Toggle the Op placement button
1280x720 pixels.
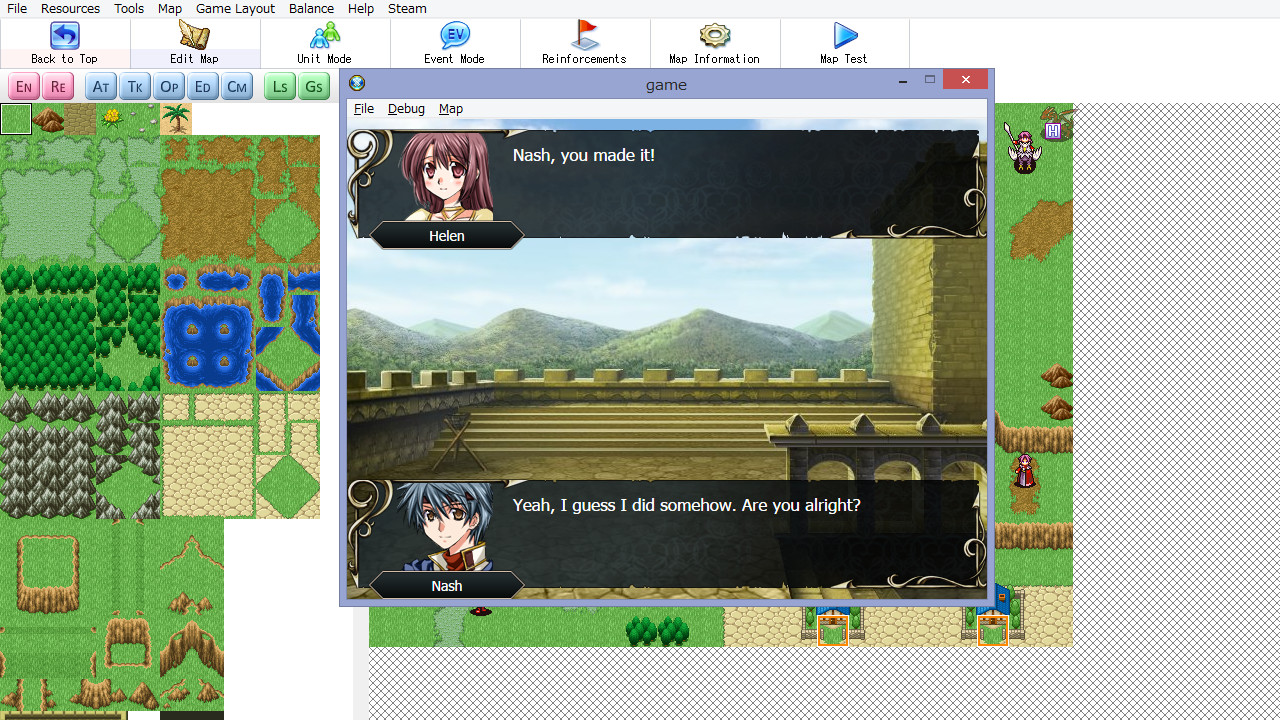coord(168,86)
